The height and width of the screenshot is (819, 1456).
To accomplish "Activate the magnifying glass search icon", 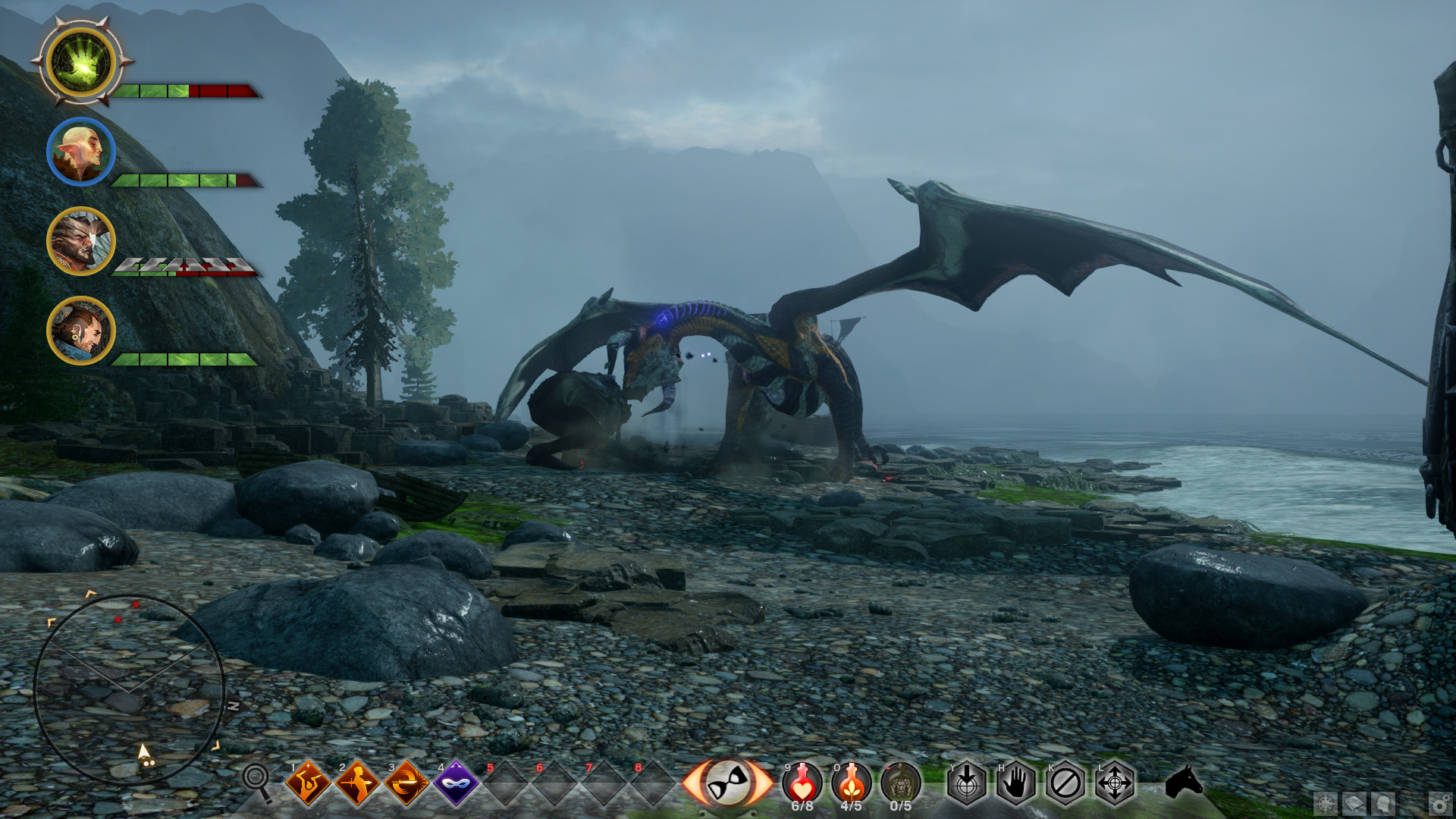I will click(256, 781).
